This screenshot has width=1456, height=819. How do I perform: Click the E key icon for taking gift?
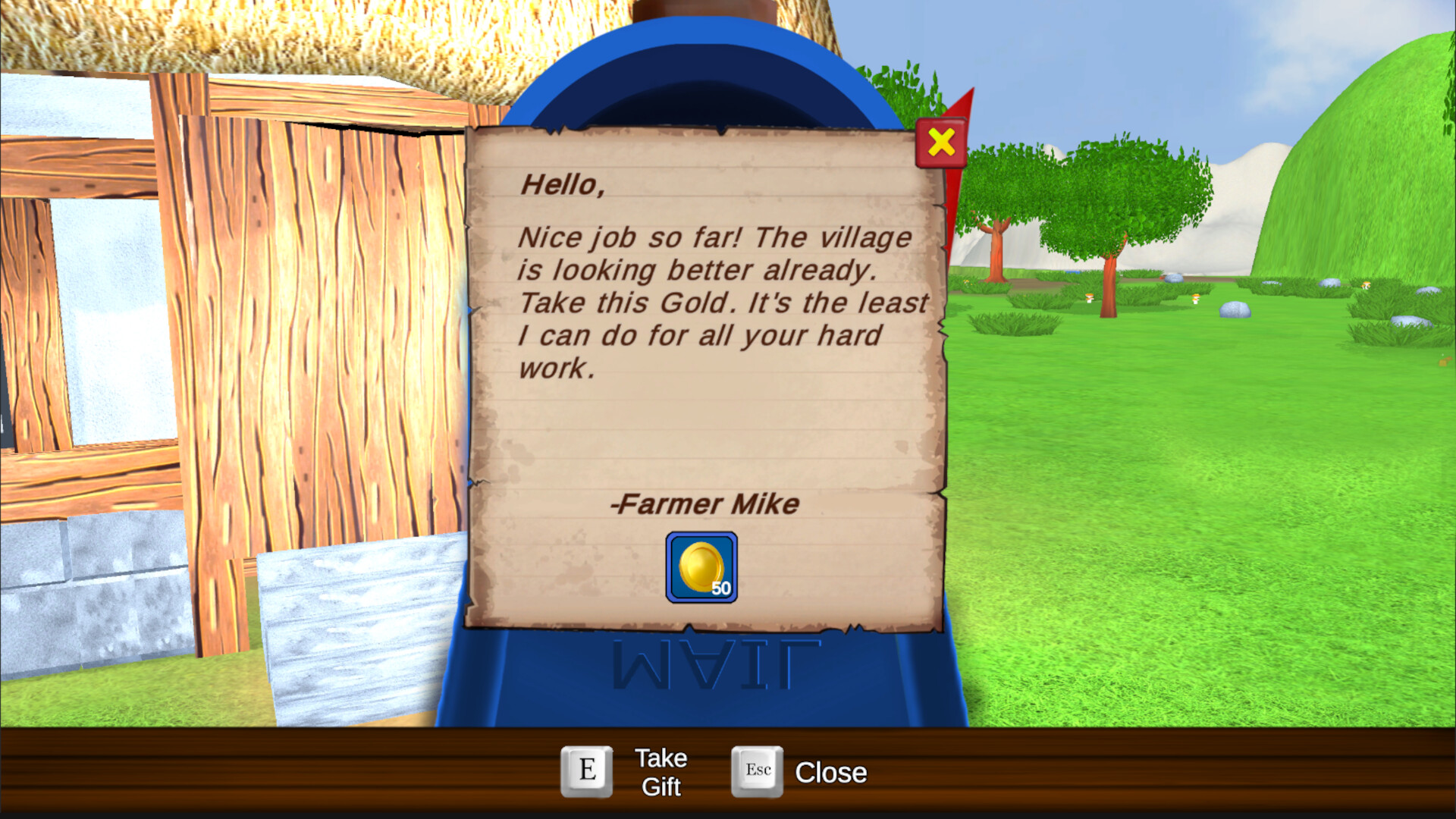click(x=586, y=770)
